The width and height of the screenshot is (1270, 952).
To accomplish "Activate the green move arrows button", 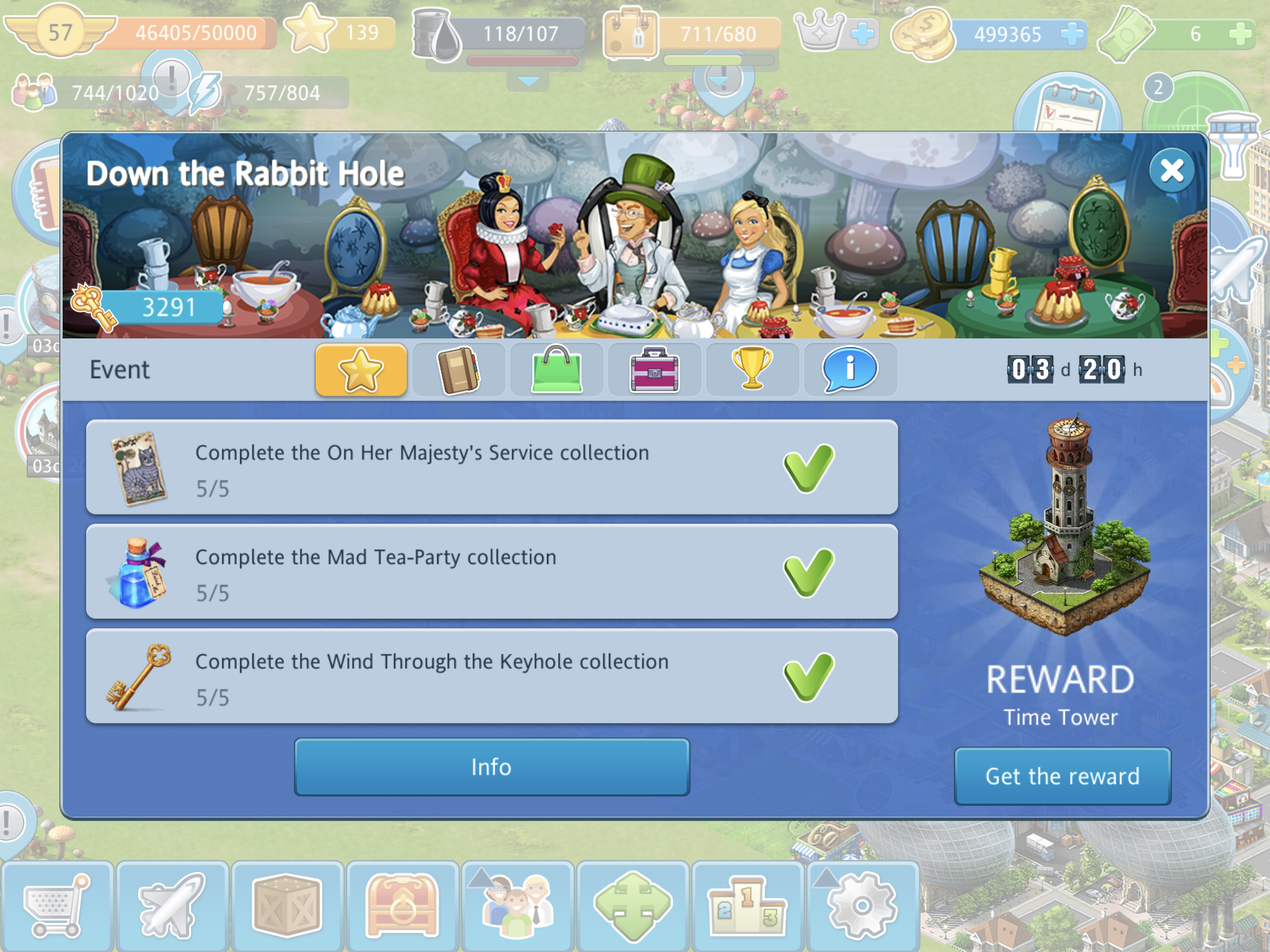I will pos(633,906).
